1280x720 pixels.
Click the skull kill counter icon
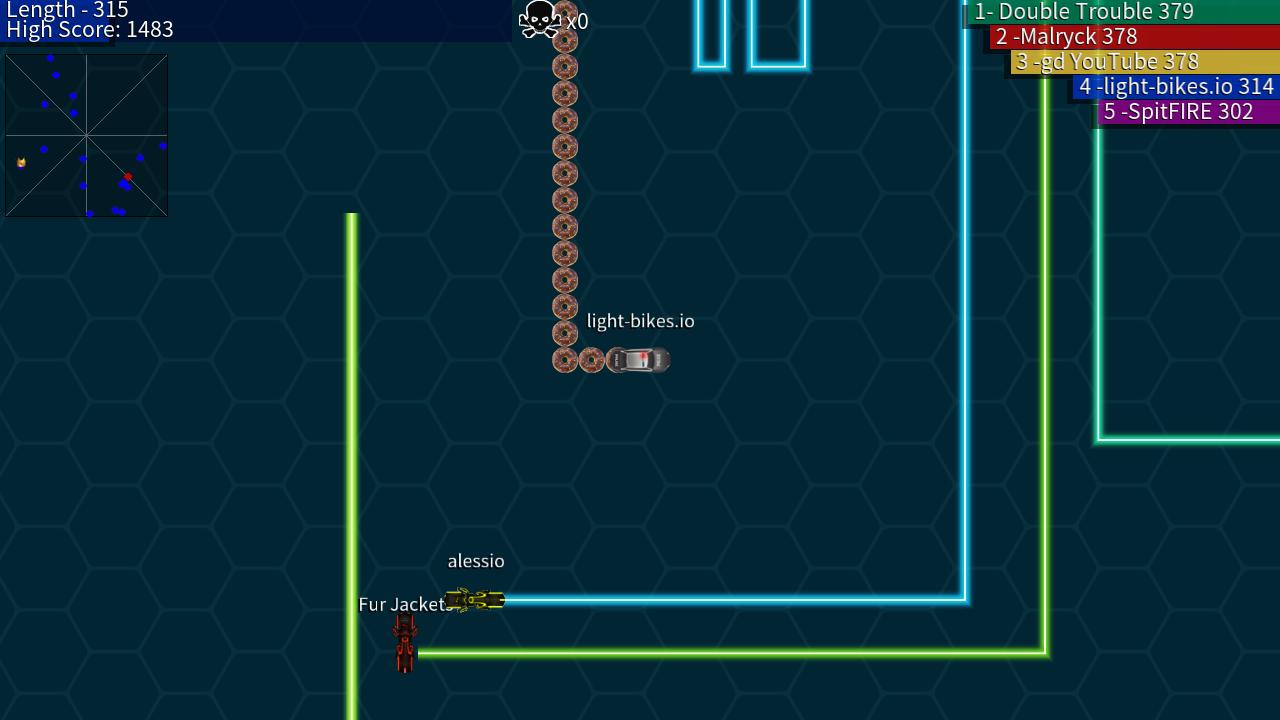(x=538, y=17)
